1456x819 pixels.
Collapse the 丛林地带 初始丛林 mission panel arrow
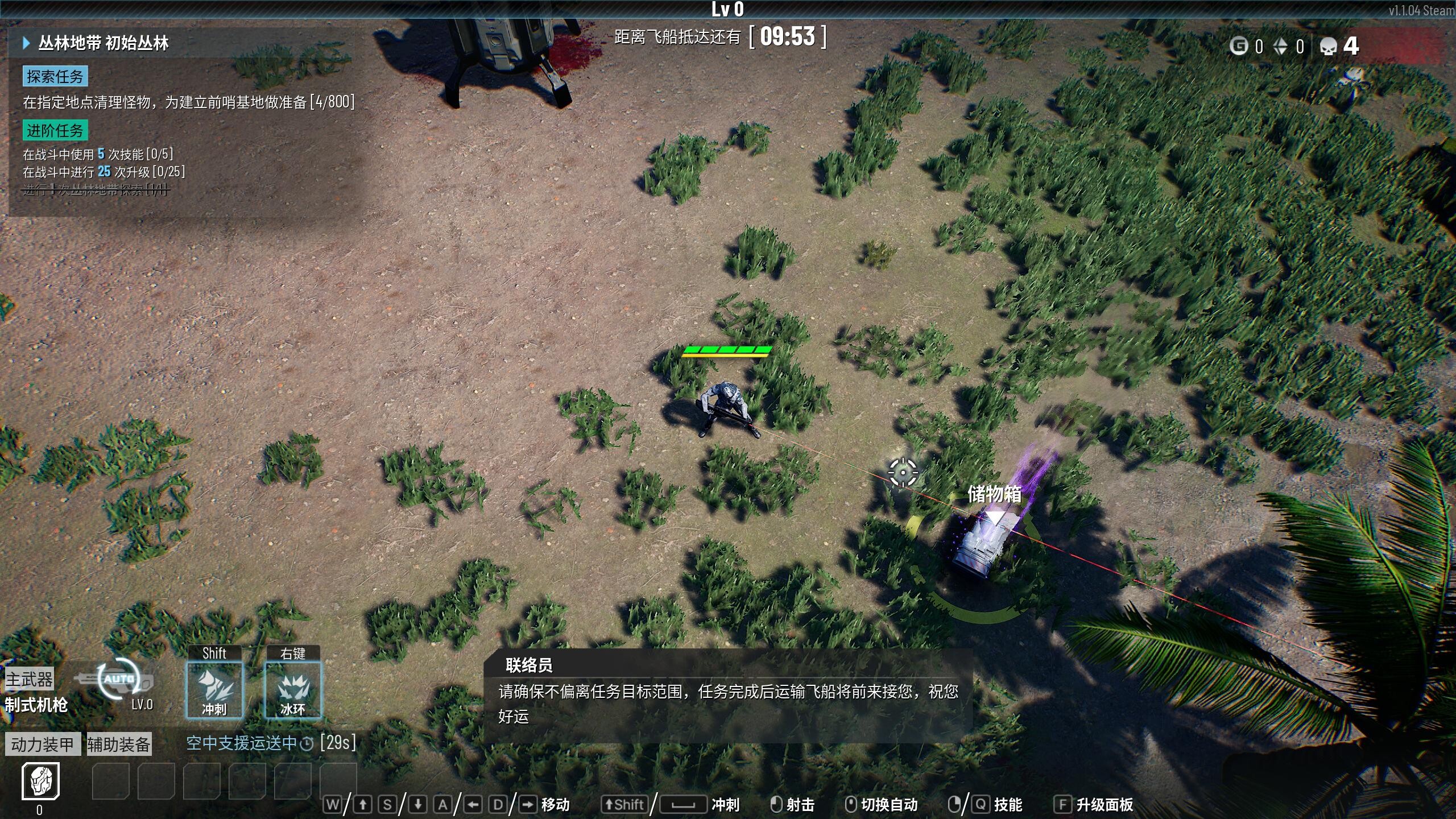(26, 43)
